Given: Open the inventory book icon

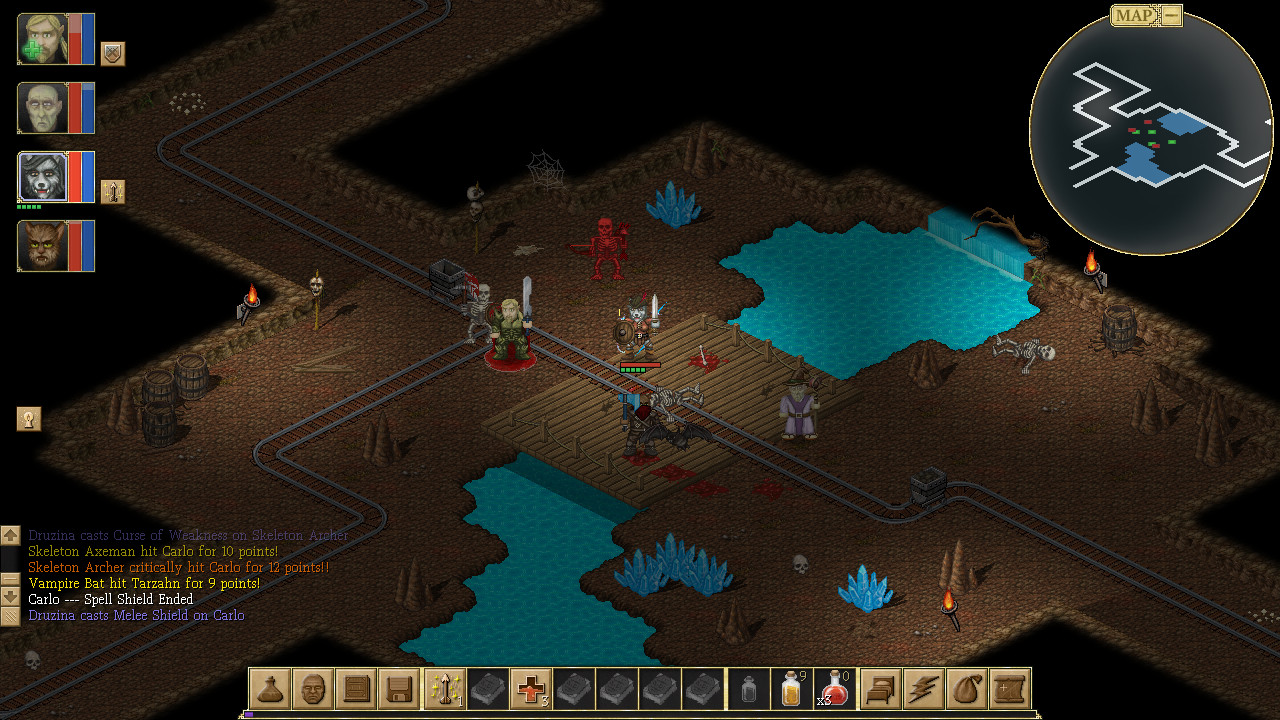Looking at the screenshot, I should point(355,689).
